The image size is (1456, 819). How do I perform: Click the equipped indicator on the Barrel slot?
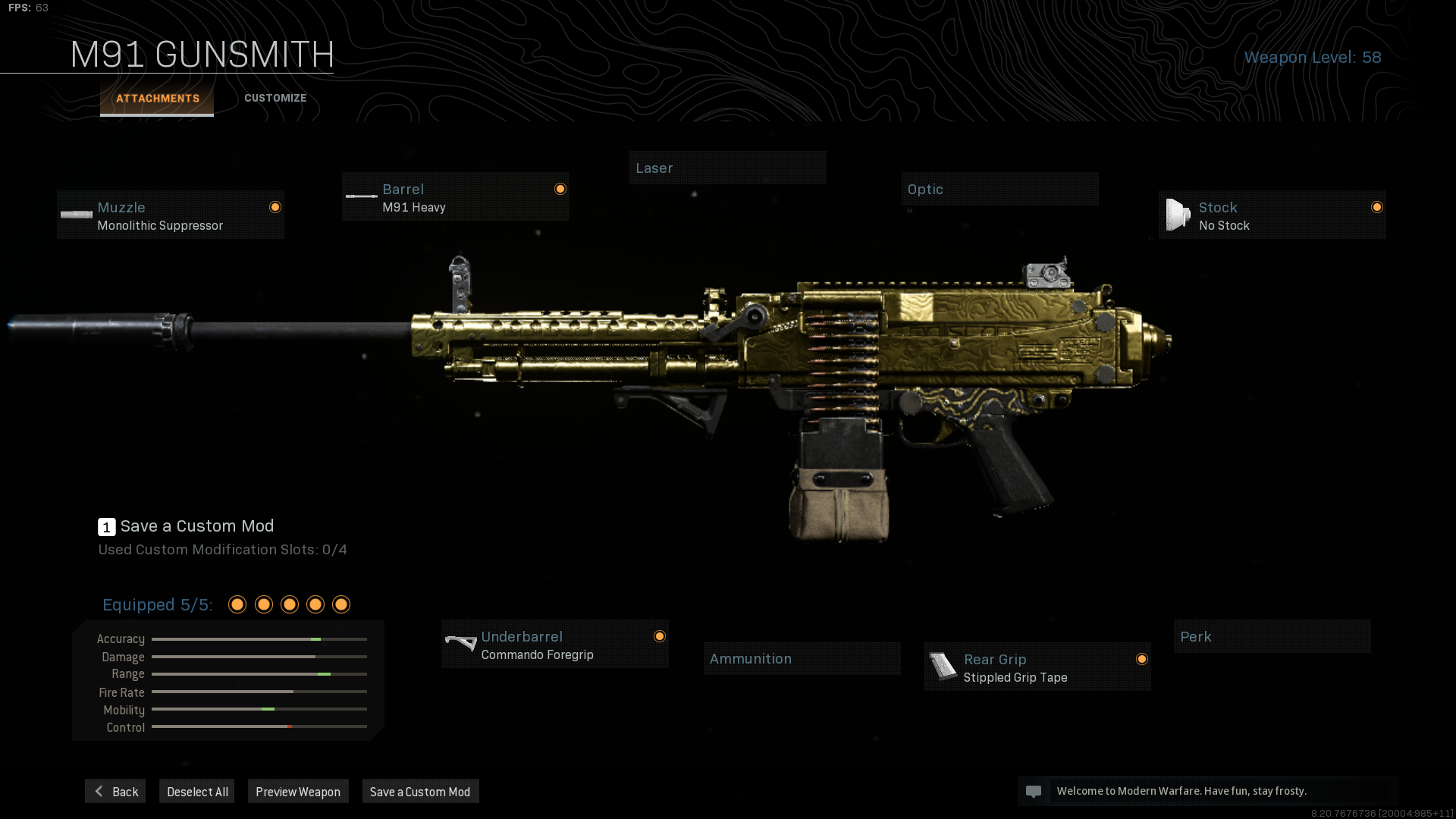tap(560, 188)
